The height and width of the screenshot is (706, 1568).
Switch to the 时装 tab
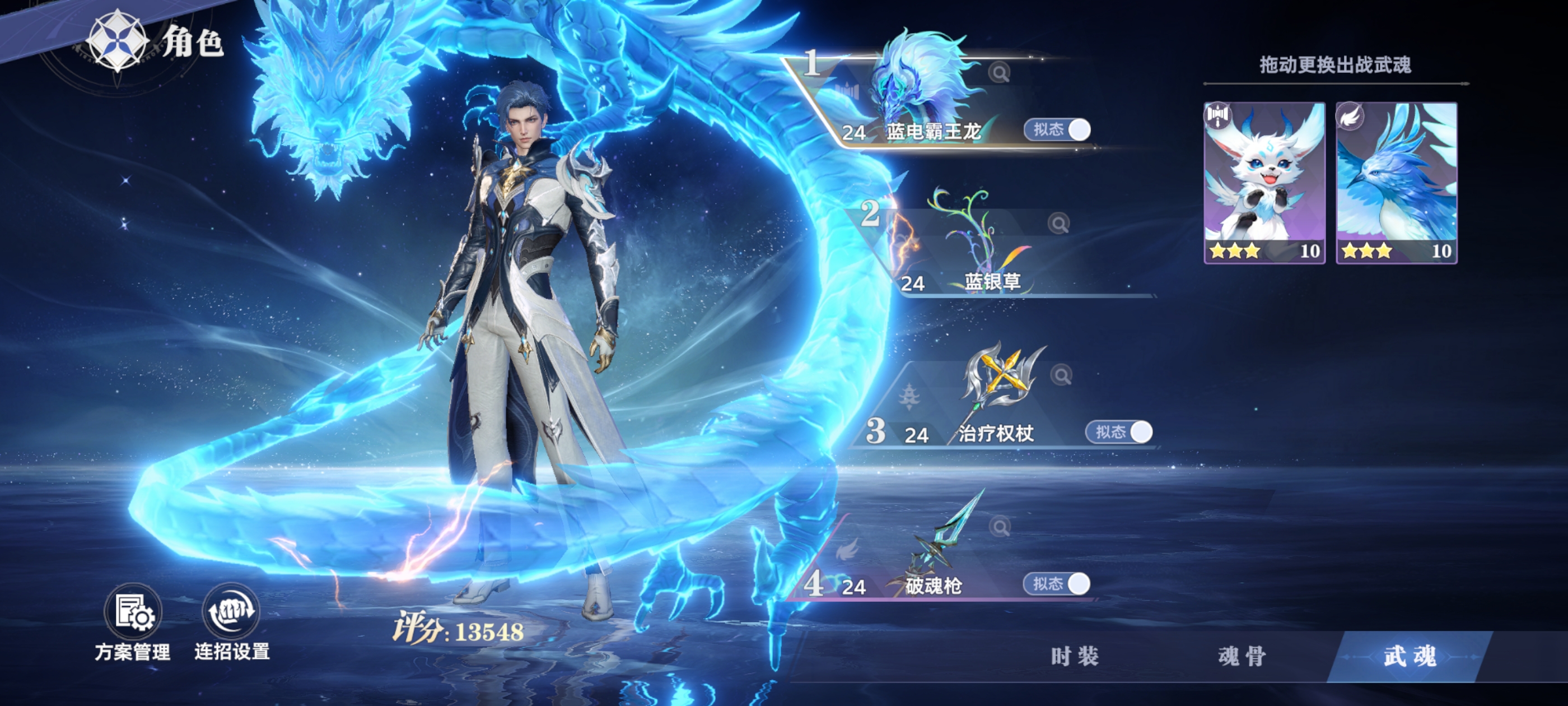[x=1075, y=656]
